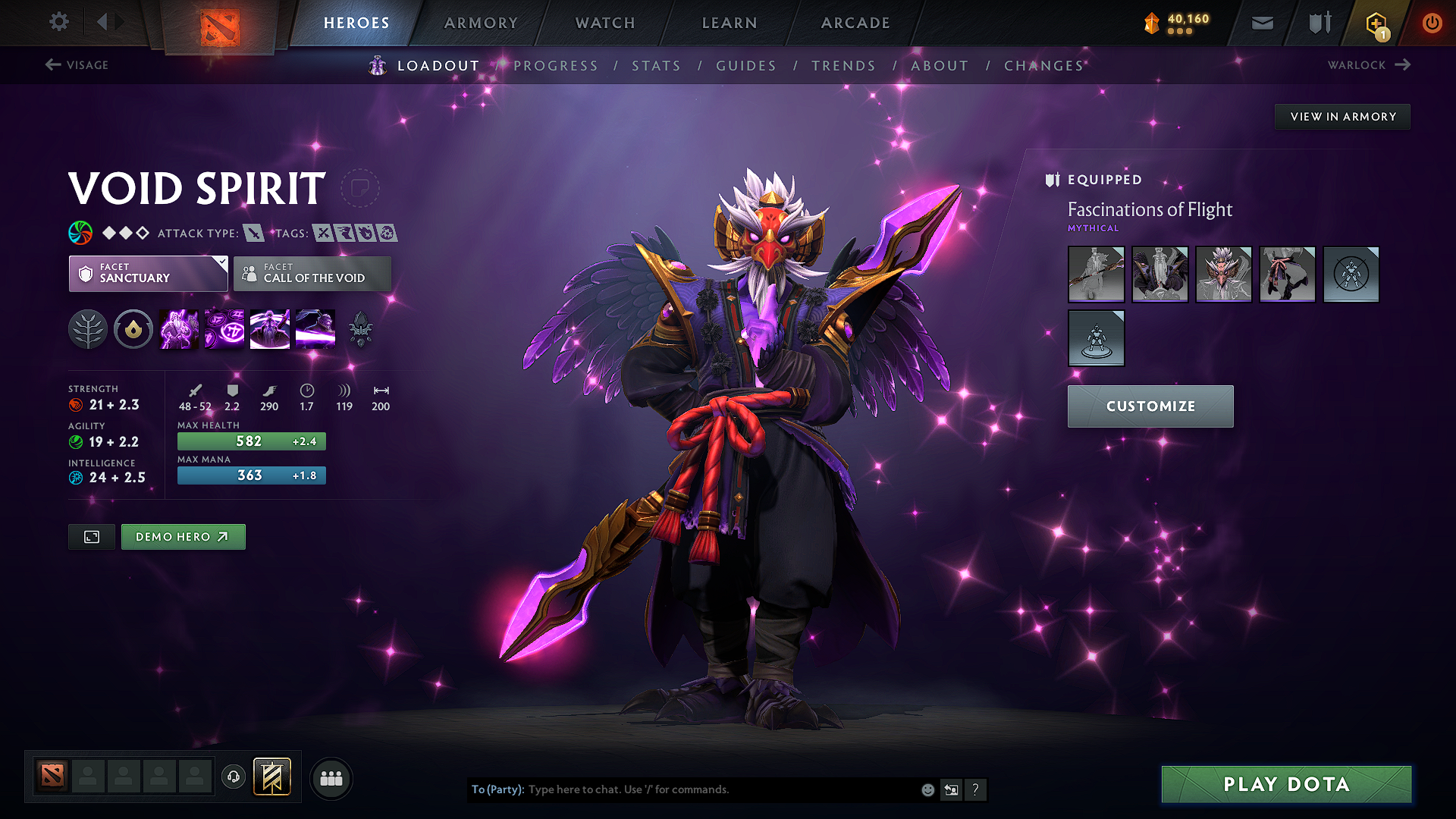
Task: Click the CUSTOMIZE button in Equipped panel
Action: (1150, 406)
